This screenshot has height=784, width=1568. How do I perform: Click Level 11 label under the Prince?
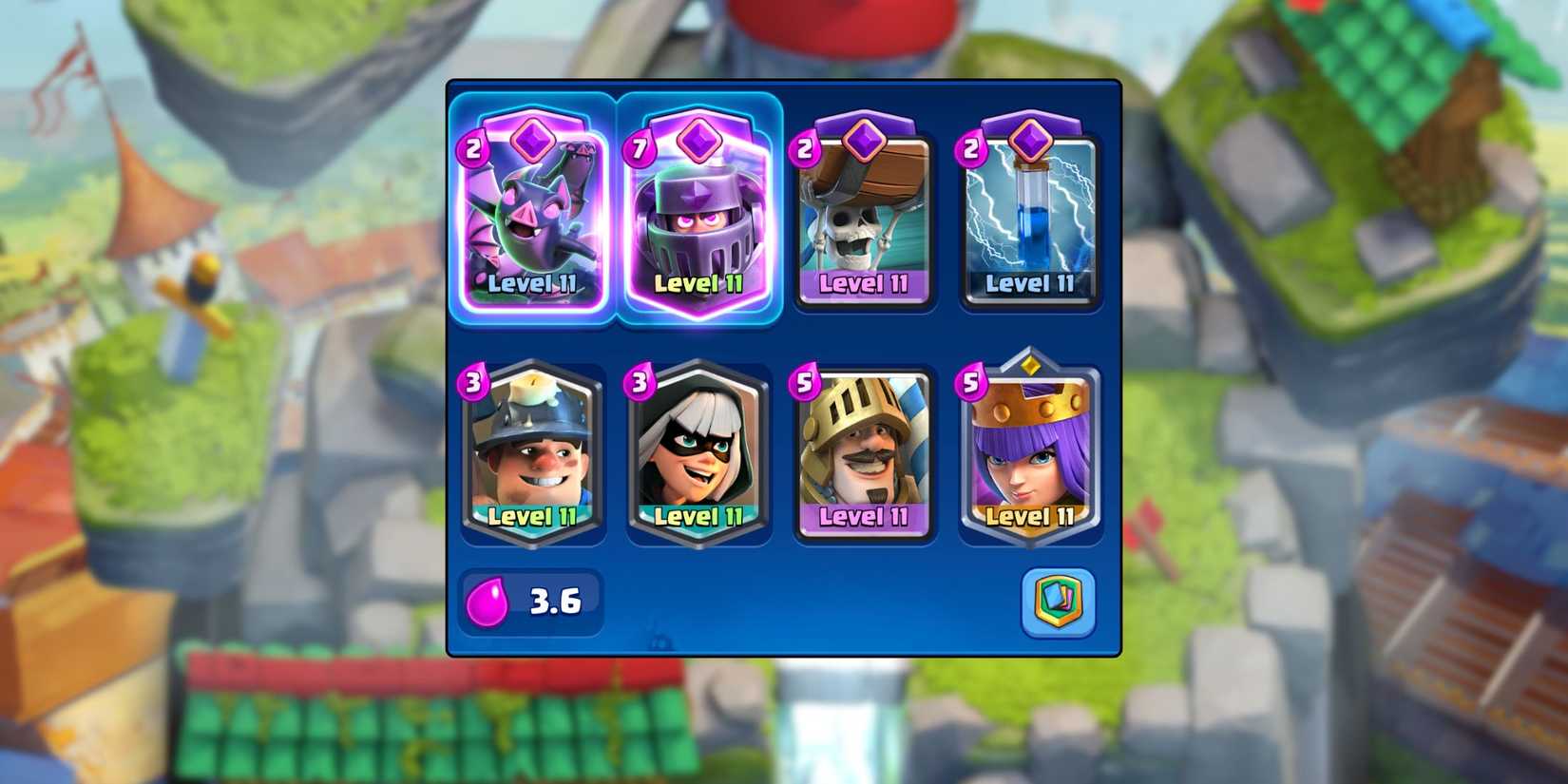[x=865, y=518]
